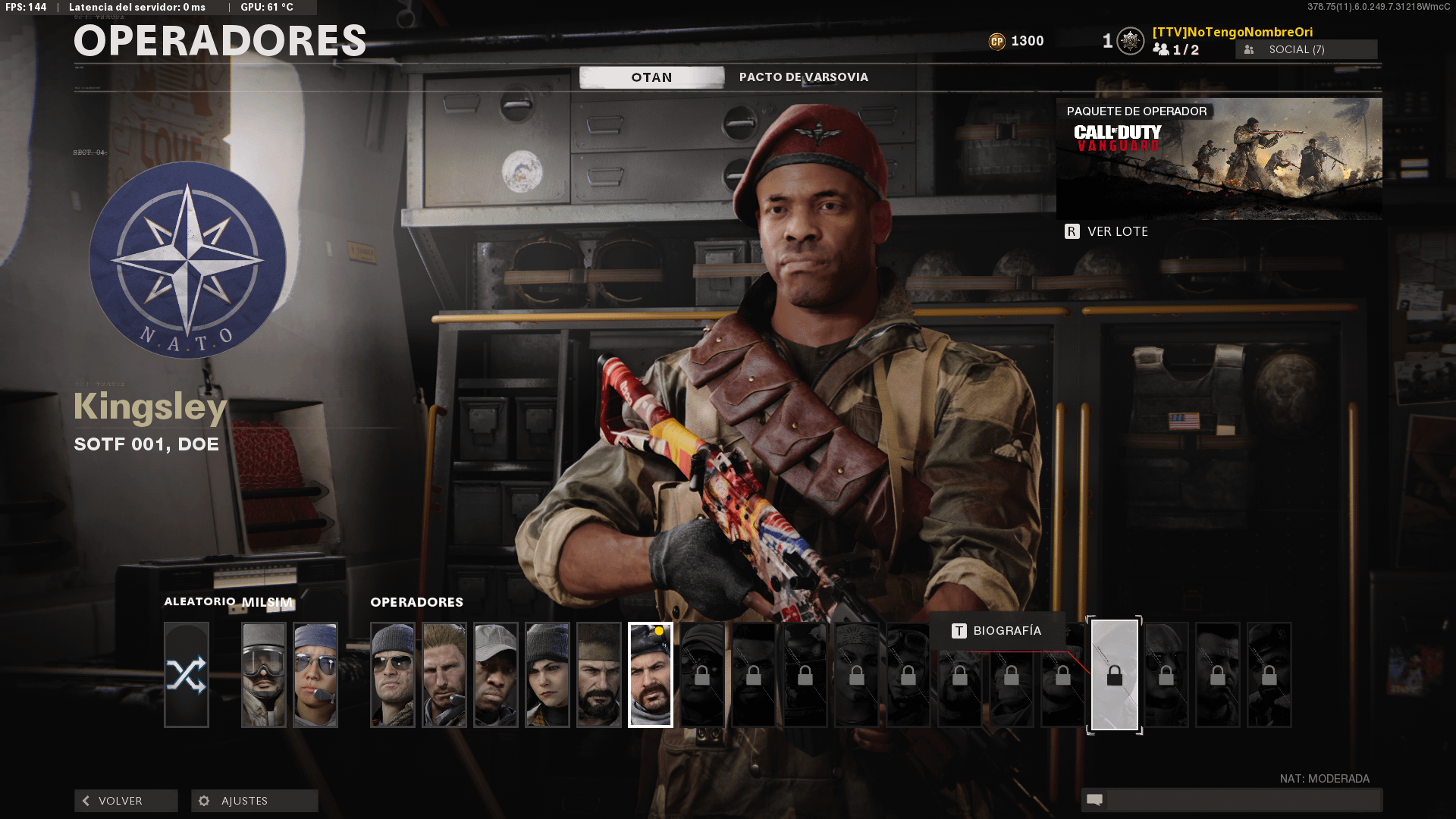Open the COD Points balance store
Image resolution: width=1456 pixels, height=819 pixels.
pos(1017,41)
